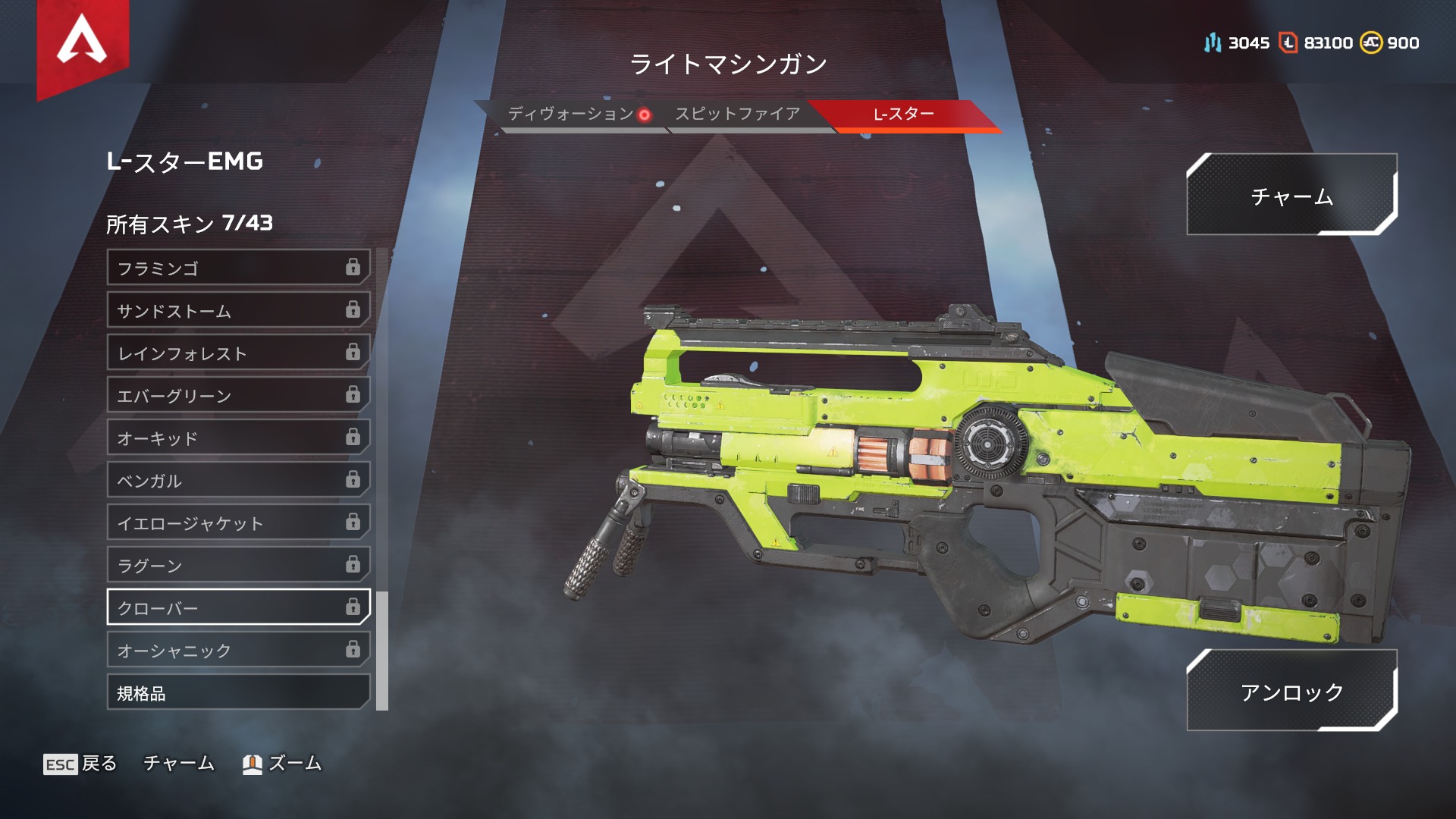Select the L-スター tab
The image size is (1456, 819).
(903, 115)
